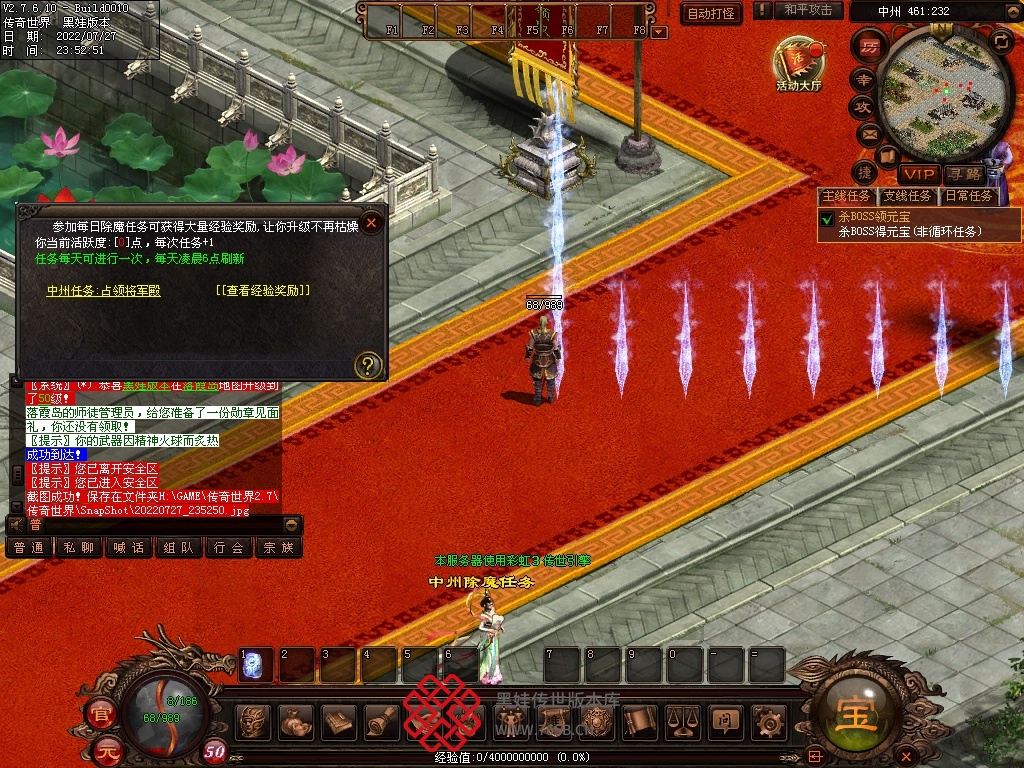
Task: Switch to 主线任务 tab
Action: (x=846, y=196)
